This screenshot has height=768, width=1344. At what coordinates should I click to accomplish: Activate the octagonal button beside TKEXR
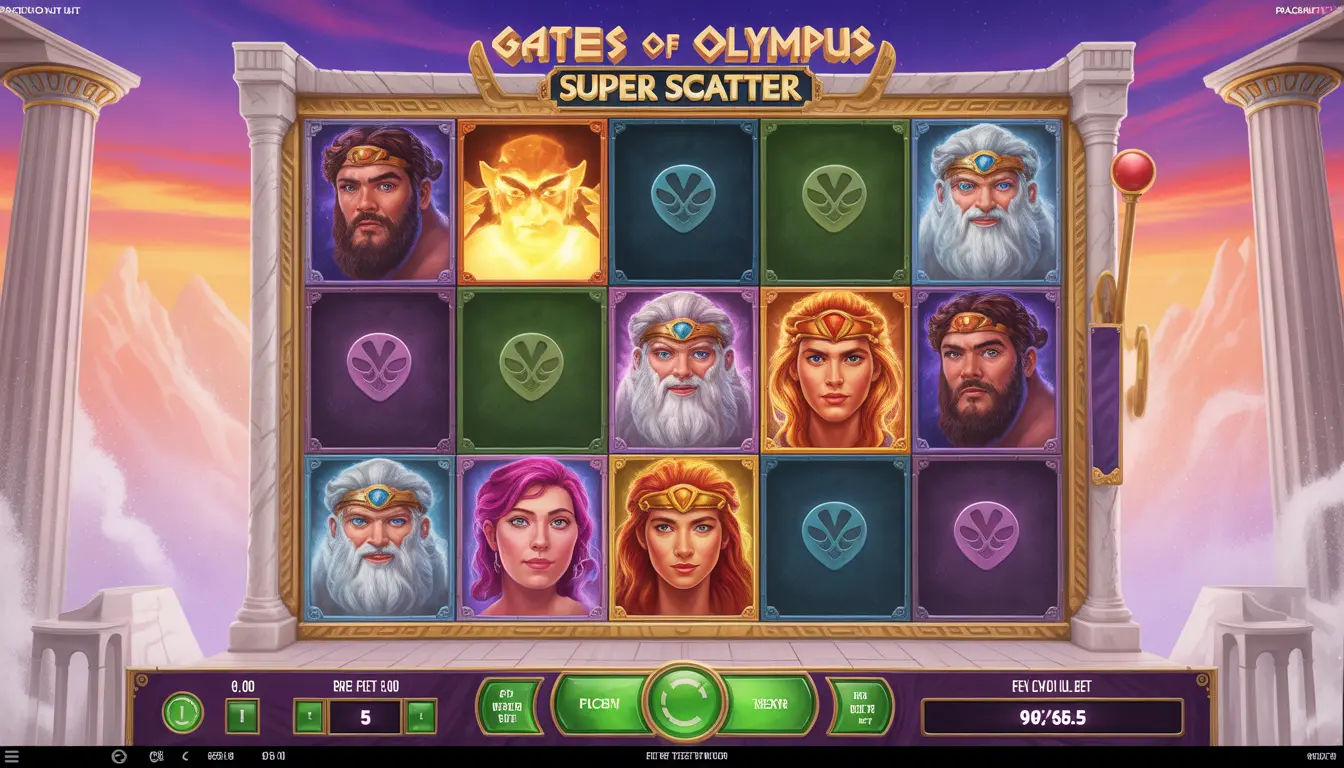859,706
